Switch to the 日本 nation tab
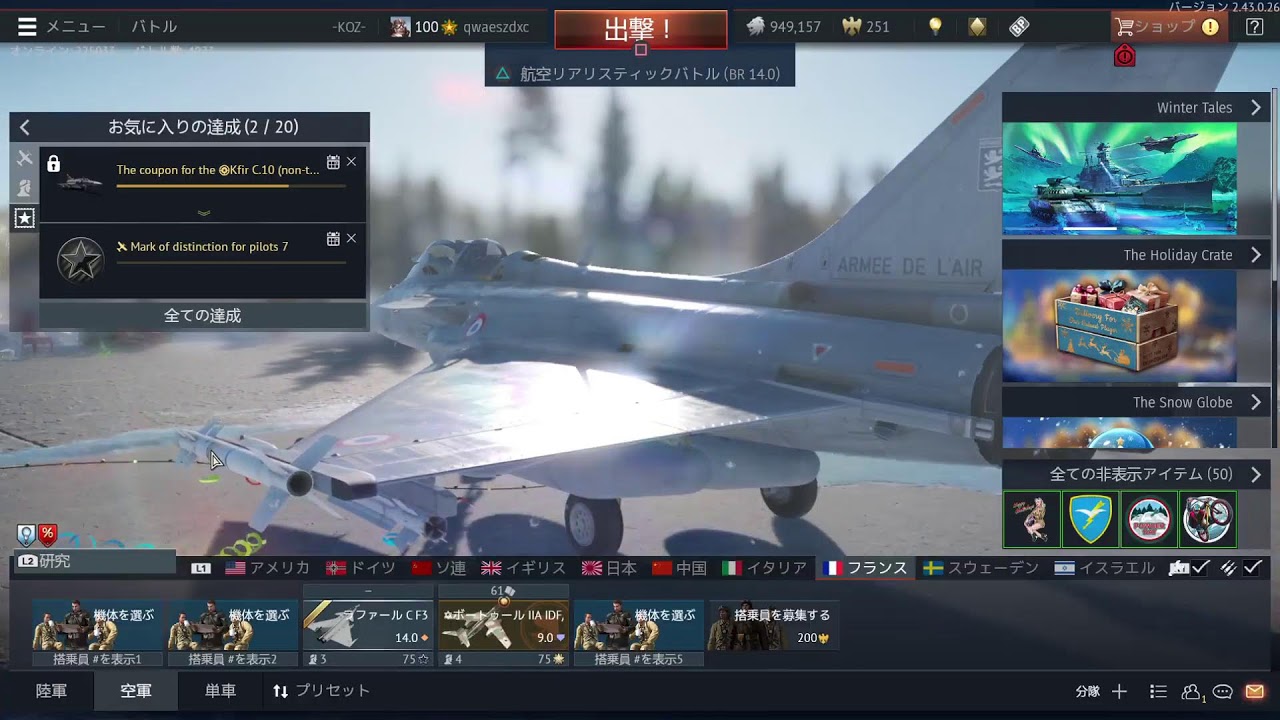 [610, 568]
